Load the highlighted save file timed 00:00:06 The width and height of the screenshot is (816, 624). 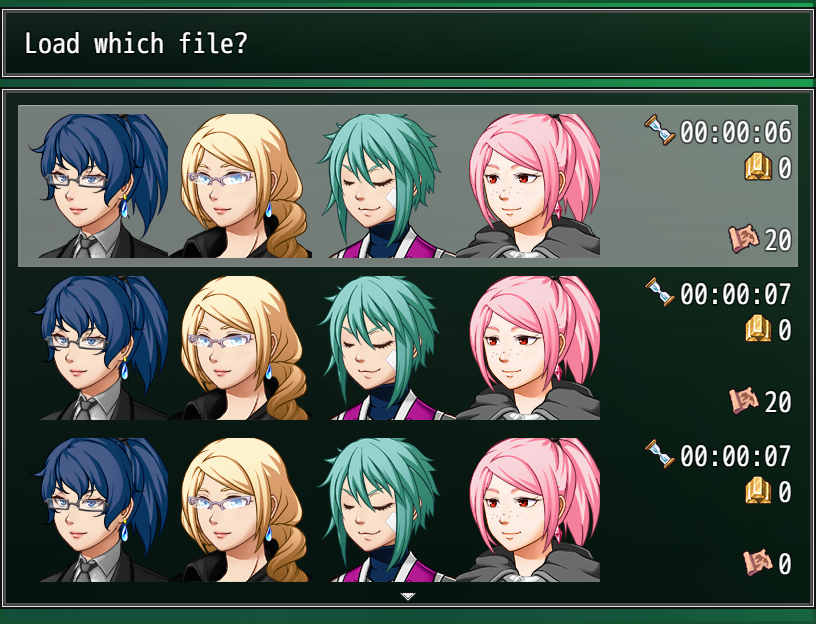[408, 186]
